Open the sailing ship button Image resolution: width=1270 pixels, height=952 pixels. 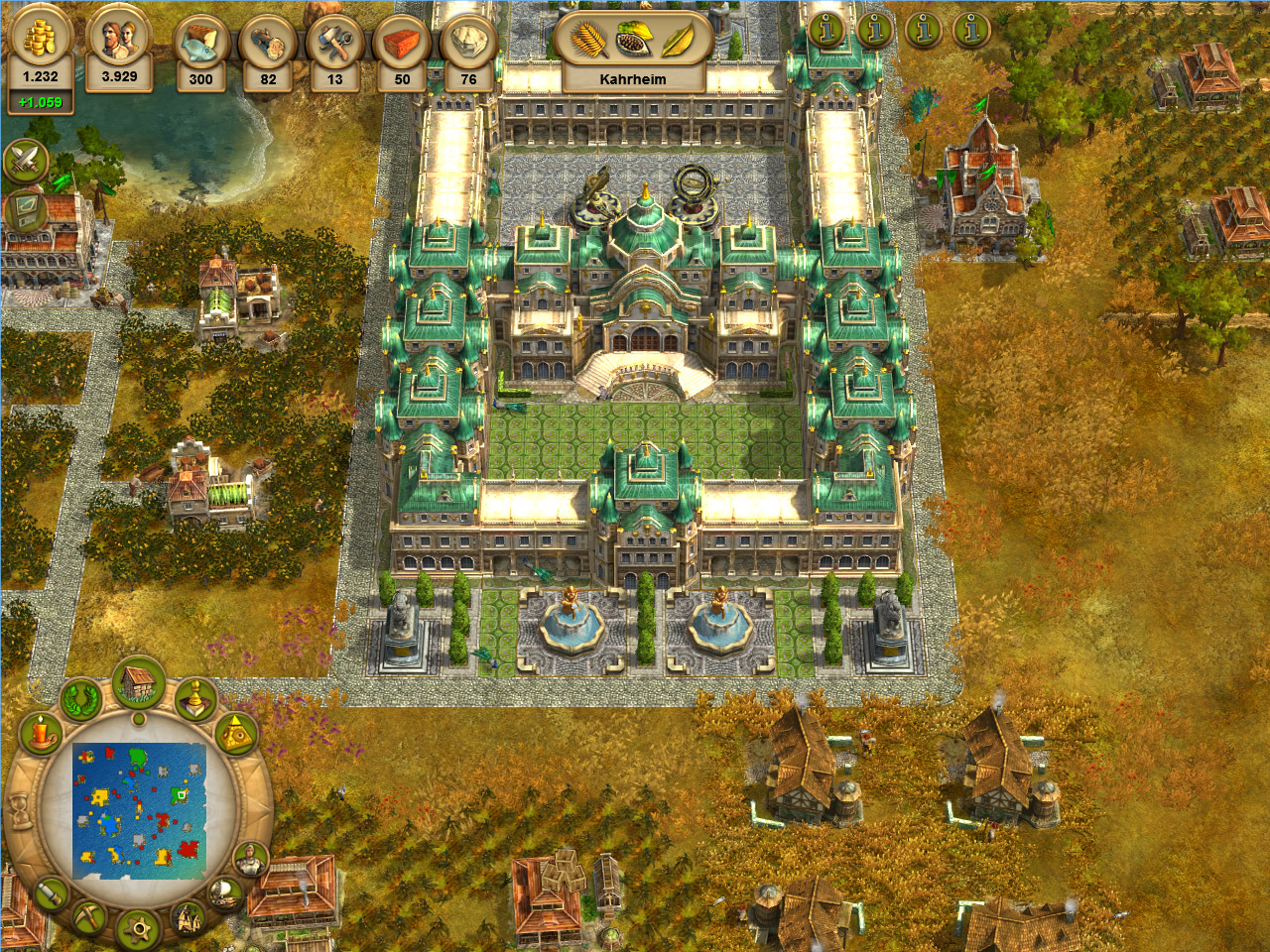226,893
